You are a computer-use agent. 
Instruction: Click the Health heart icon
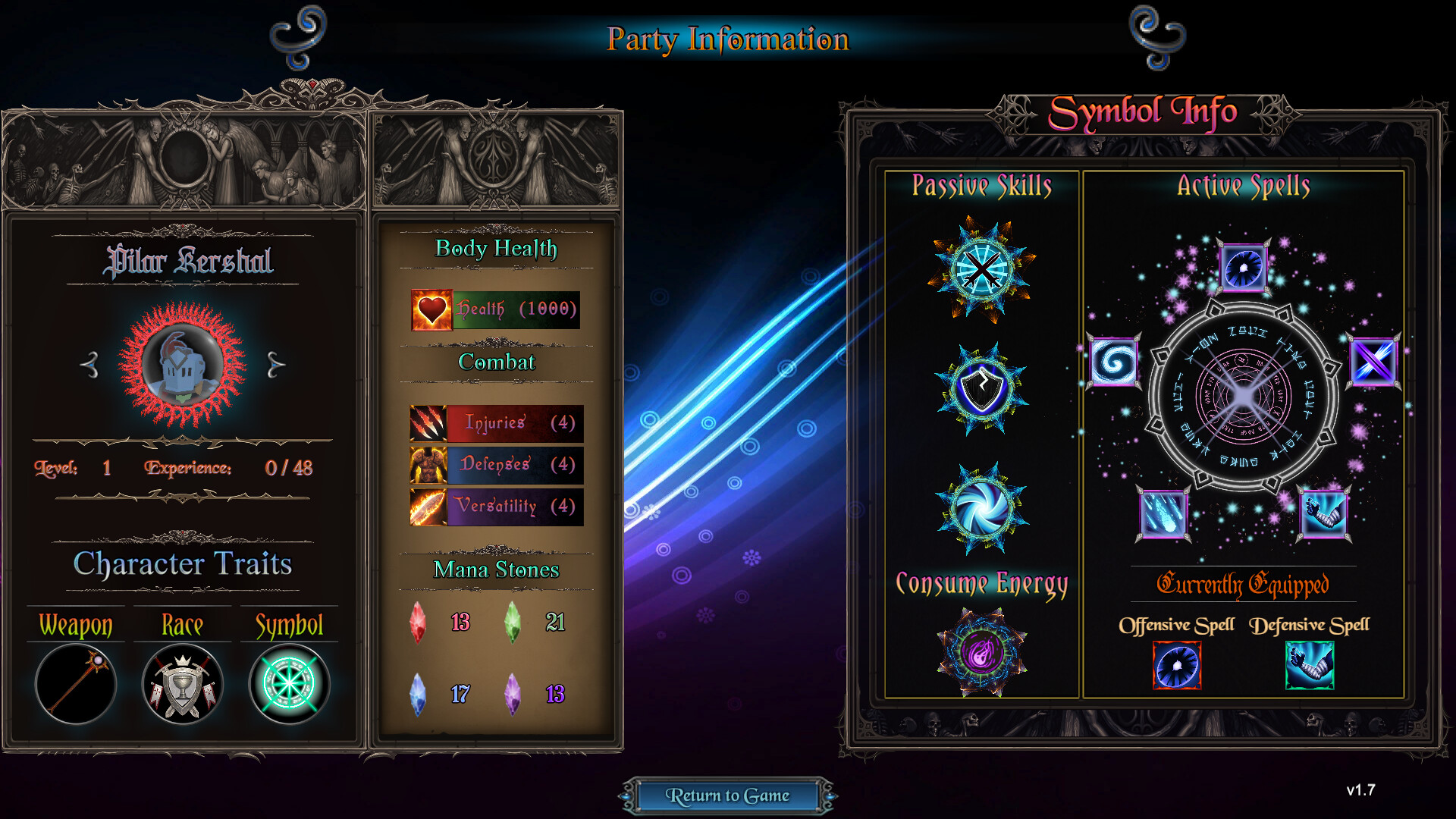(x=431, y=309)
